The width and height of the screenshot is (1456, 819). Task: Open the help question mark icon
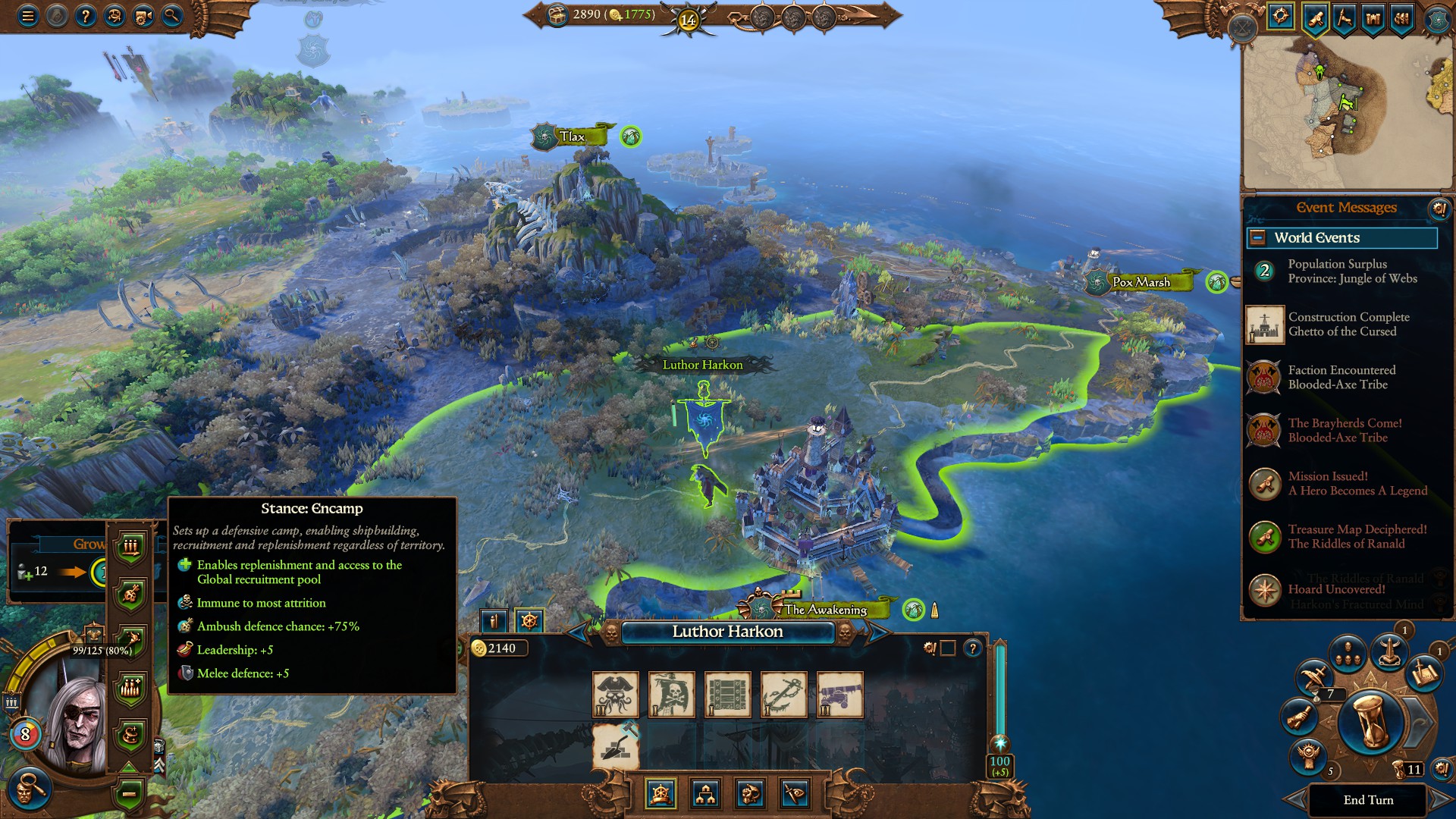click(86, 14)
